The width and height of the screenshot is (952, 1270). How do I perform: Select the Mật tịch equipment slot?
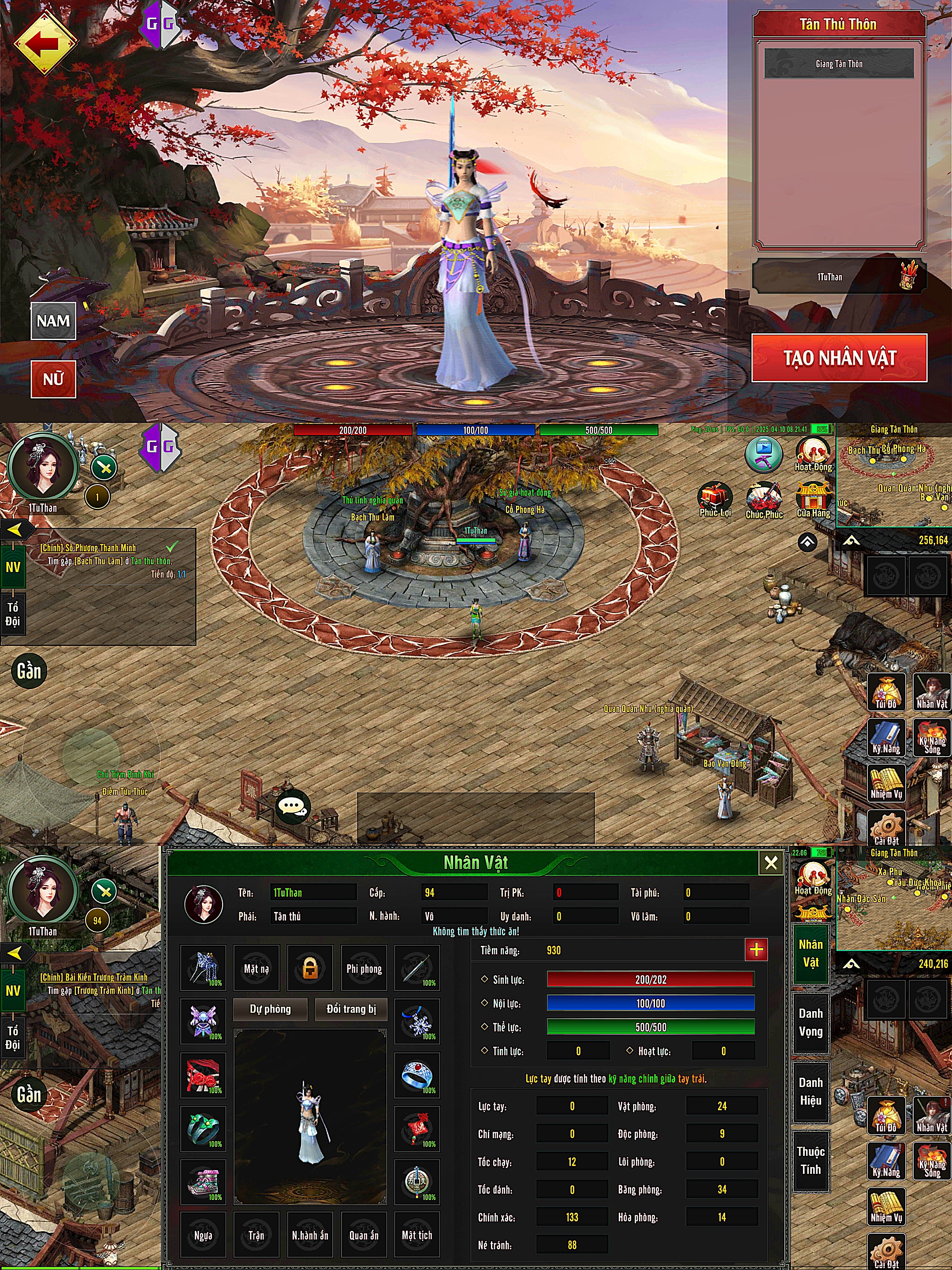click(x=416, y=1235)
